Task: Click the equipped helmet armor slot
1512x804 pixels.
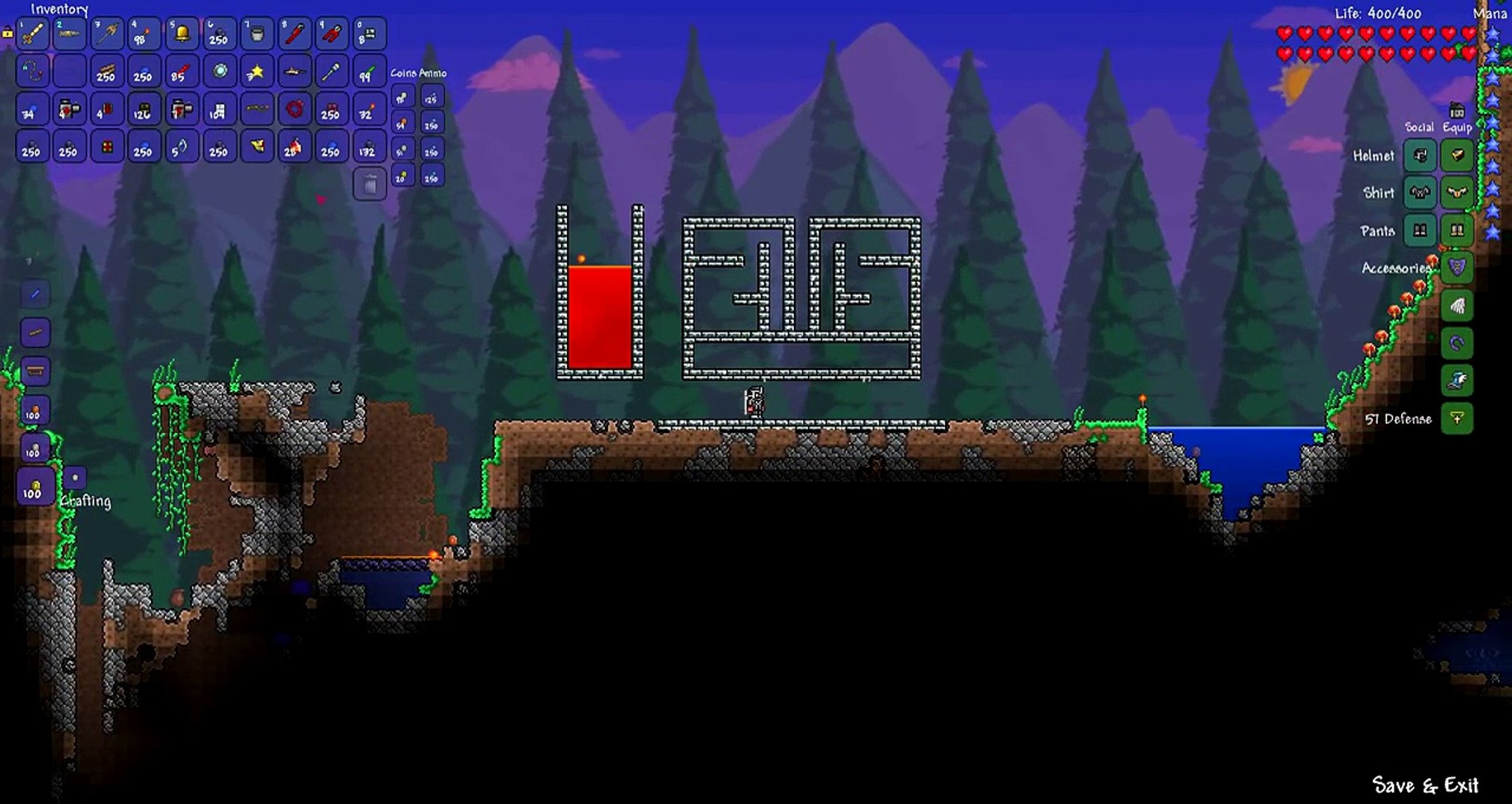Action: click(1457, 155)
